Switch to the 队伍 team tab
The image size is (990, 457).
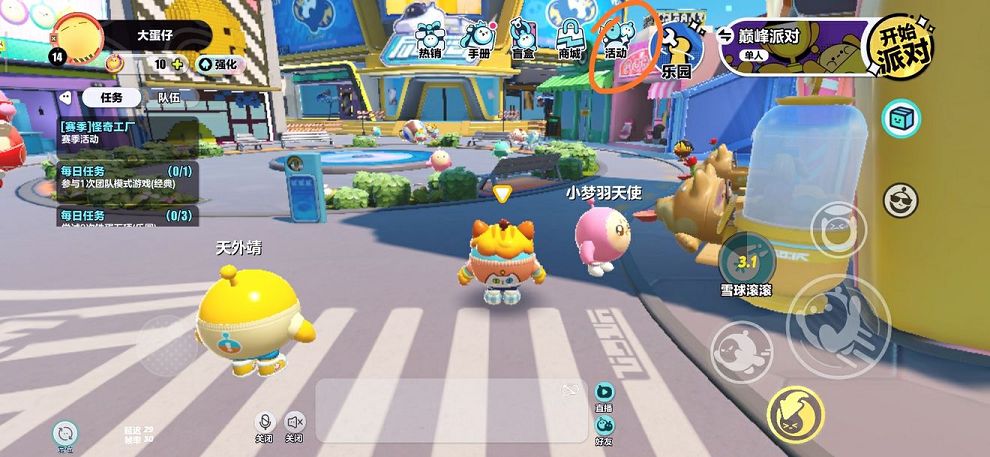click(x=169, y=98)
